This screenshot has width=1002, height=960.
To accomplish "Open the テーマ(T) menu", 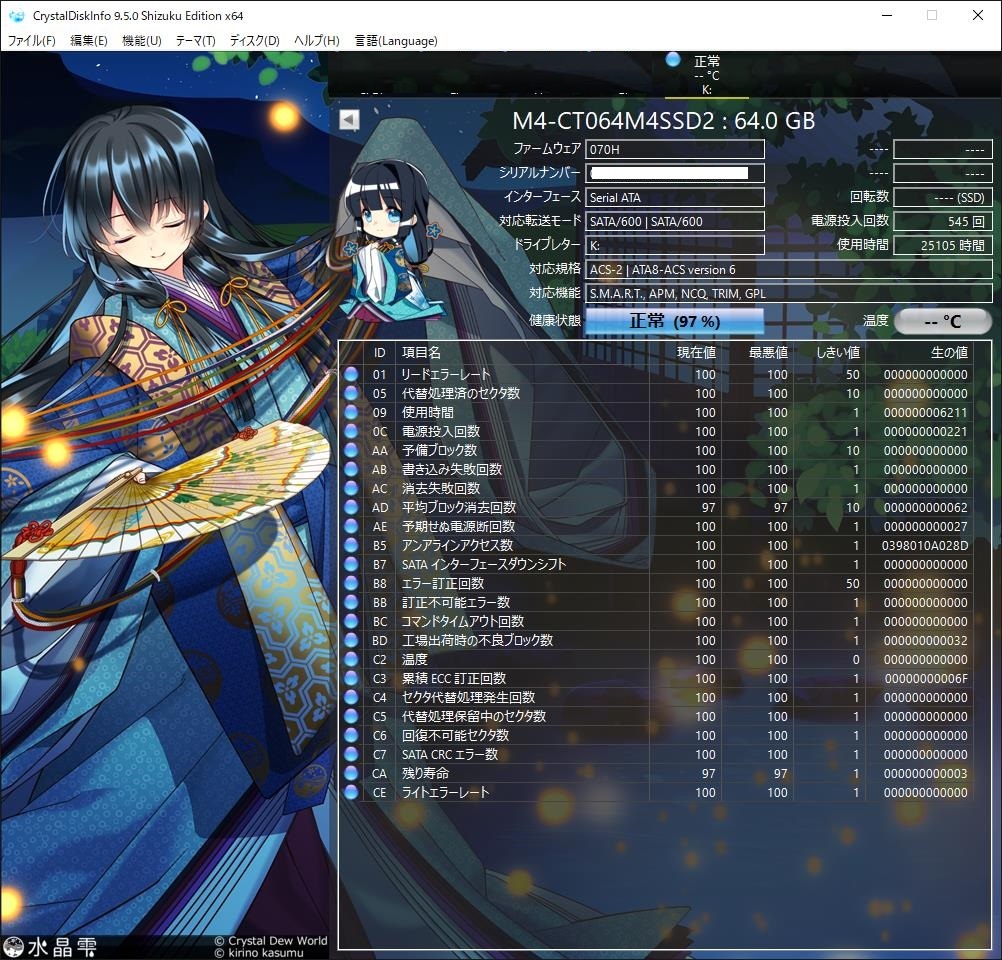I will (195, 41).
